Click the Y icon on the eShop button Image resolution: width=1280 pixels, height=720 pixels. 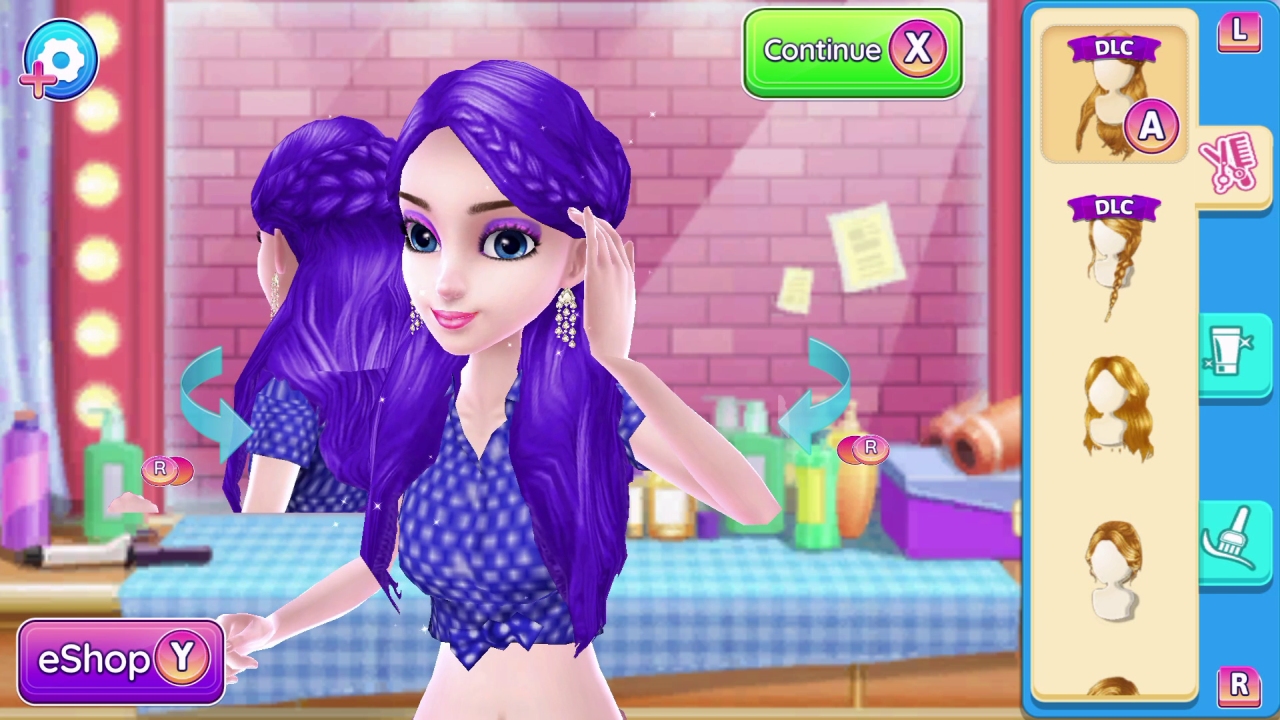(180, 659)
